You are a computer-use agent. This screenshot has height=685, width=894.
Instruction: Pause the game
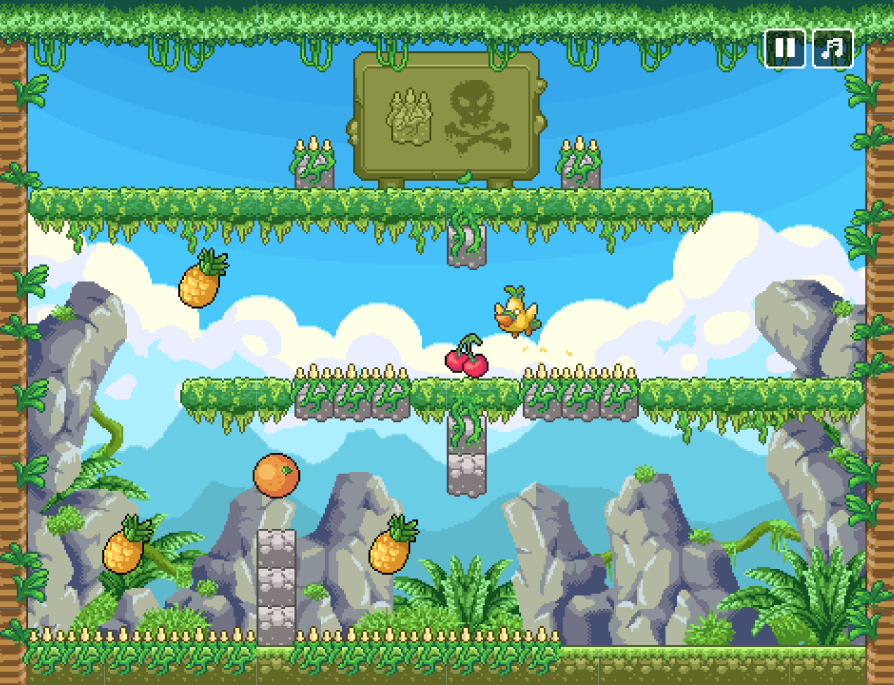[785, 48]
